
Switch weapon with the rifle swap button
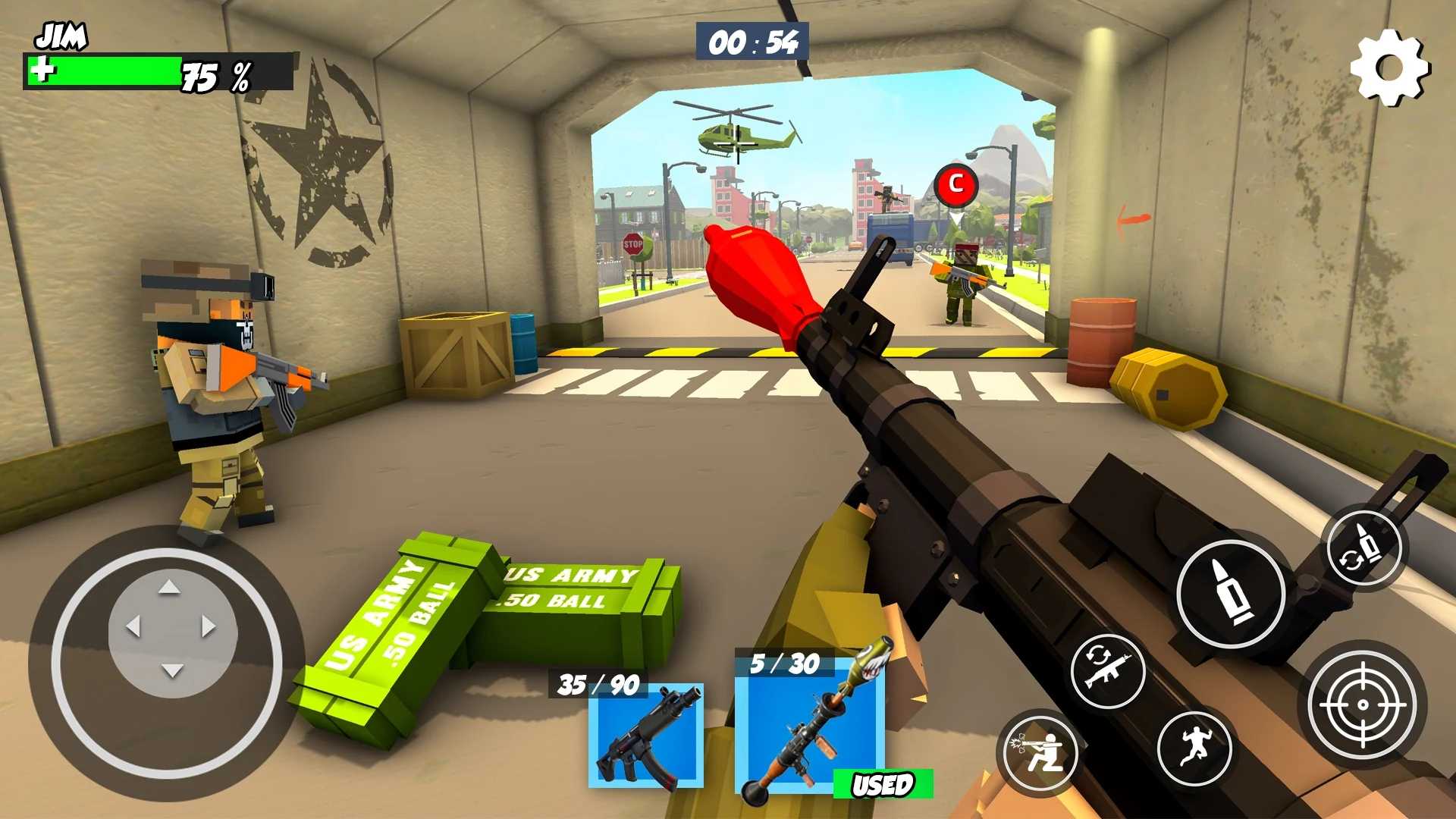[1108, 671]
